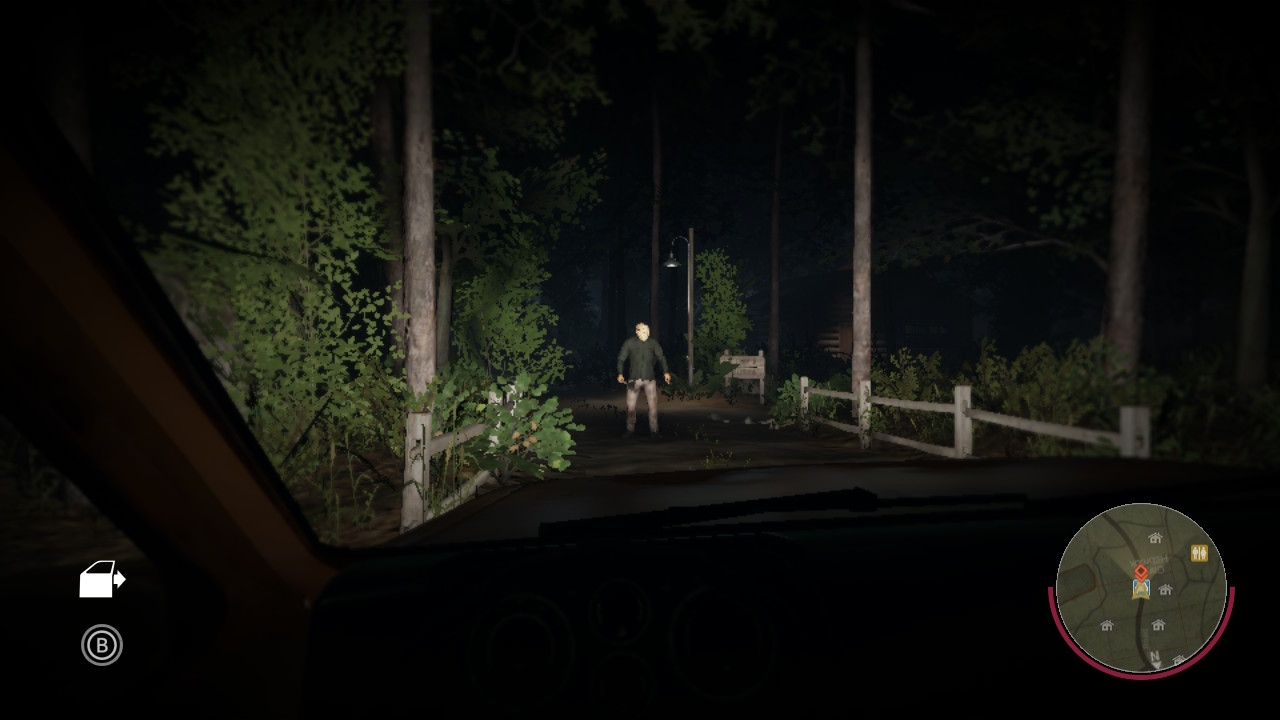Click Jason standing under the lamp post
This screenshot has width=1280, height=720.
(645, 375)
